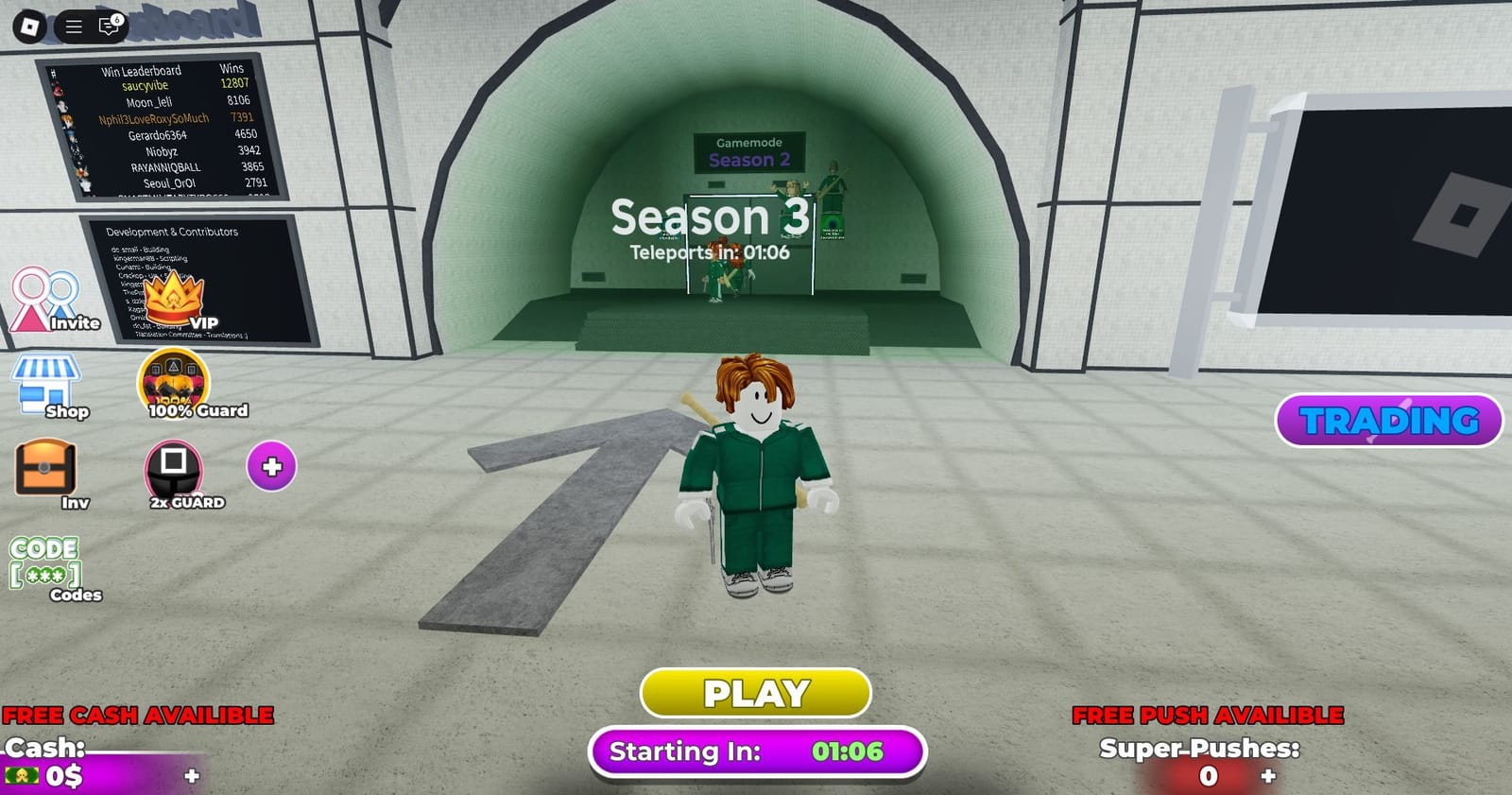Image resolution: width=1512 pixels, height=795 pixels.
Task: Click FREE CASH AVAILIBLE text
Action: pyautogui.click(x=136, y=714)
